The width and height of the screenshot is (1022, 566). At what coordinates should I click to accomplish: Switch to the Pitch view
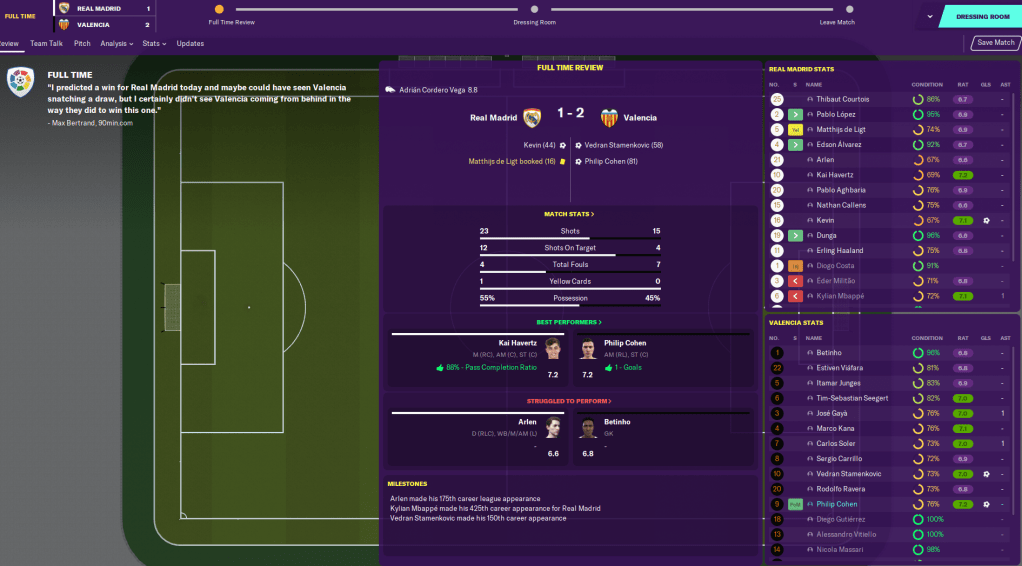pyautogui.click(x=82, y=44)
